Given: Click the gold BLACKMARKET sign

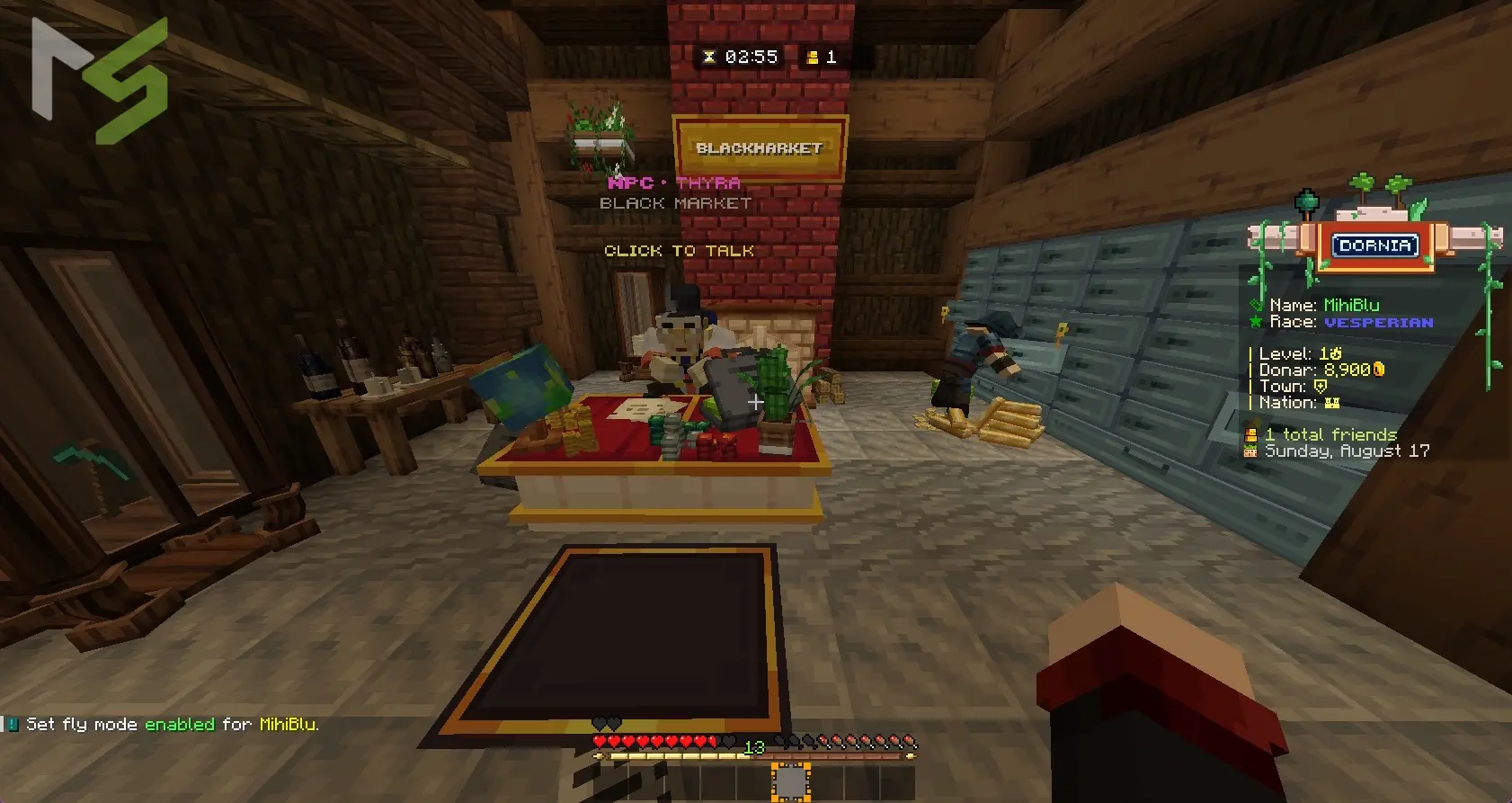Looking at the screenshot, I should 760,148.
